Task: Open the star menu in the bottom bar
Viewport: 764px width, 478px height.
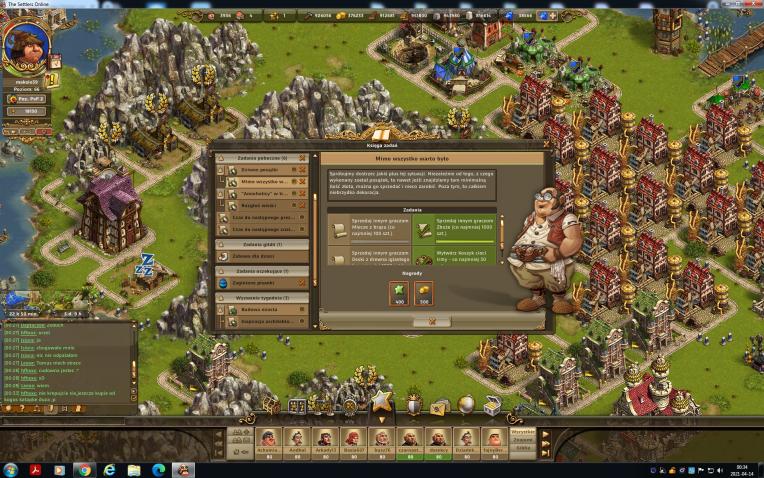Action: (x=380, y=403)
